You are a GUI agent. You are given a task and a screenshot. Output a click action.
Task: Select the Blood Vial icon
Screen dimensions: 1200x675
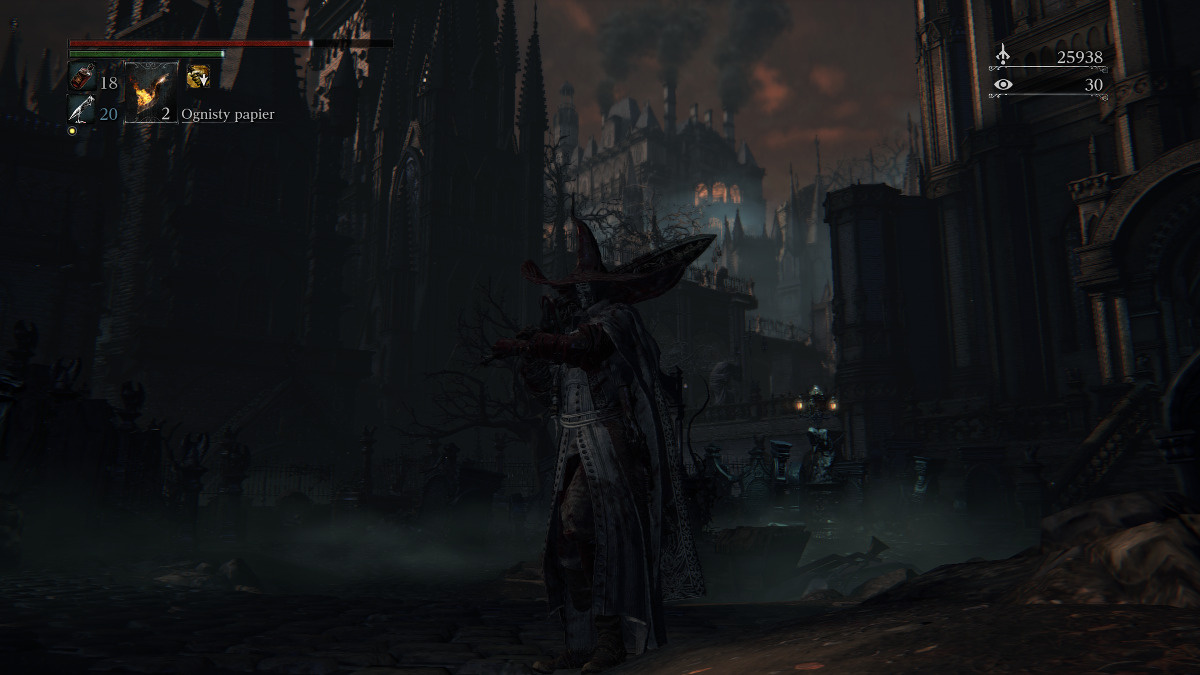[81, 77]
